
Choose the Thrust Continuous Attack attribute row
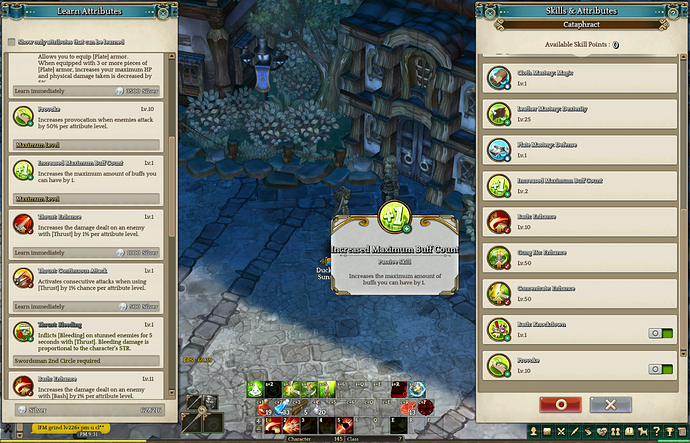pyautogui.click(x=90, y=280)
